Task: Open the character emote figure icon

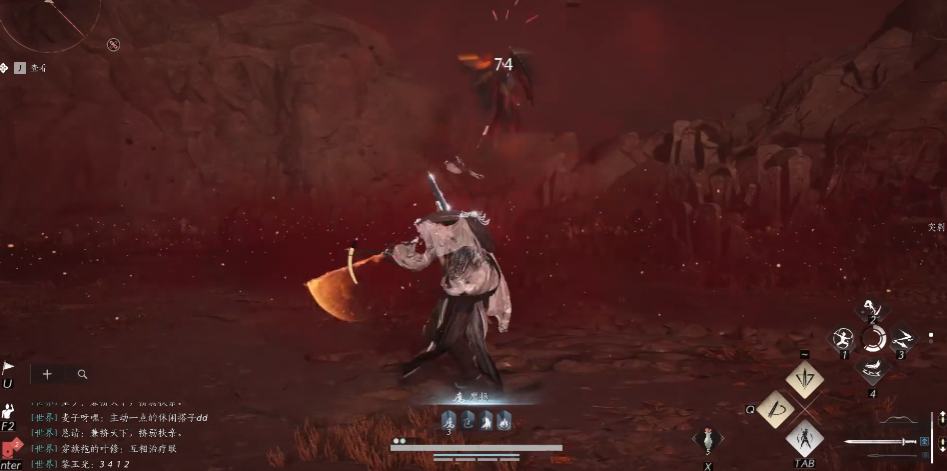Action: (8, 411)
